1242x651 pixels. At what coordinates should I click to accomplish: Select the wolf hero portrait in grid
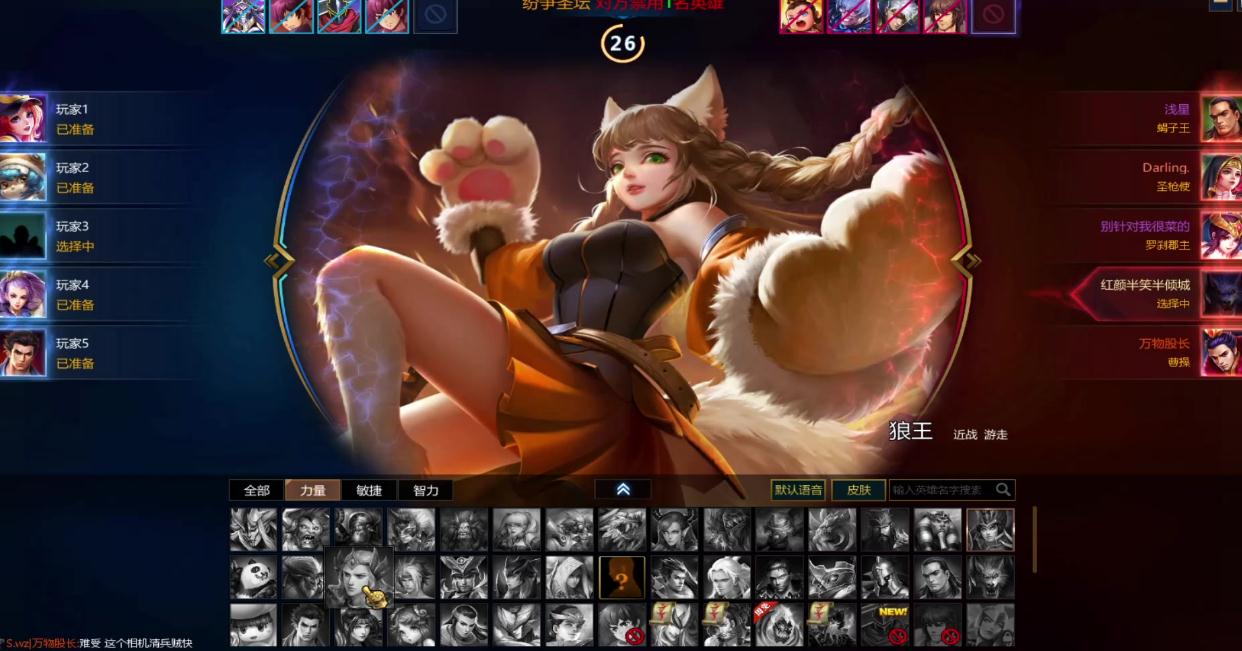990,577
